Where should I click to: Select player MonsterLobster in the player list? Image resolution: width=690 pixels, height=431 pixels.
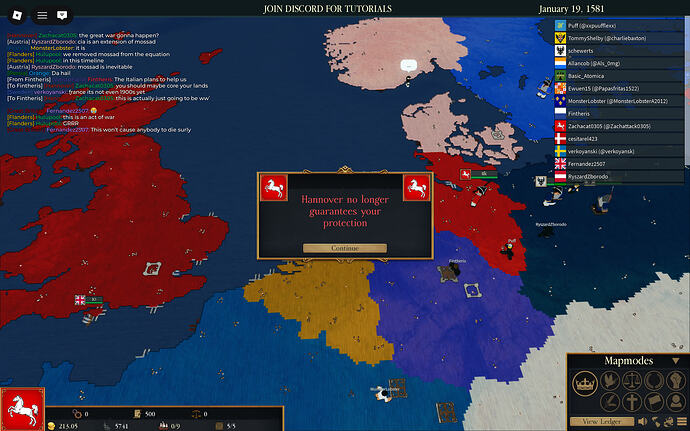point(619,99)
